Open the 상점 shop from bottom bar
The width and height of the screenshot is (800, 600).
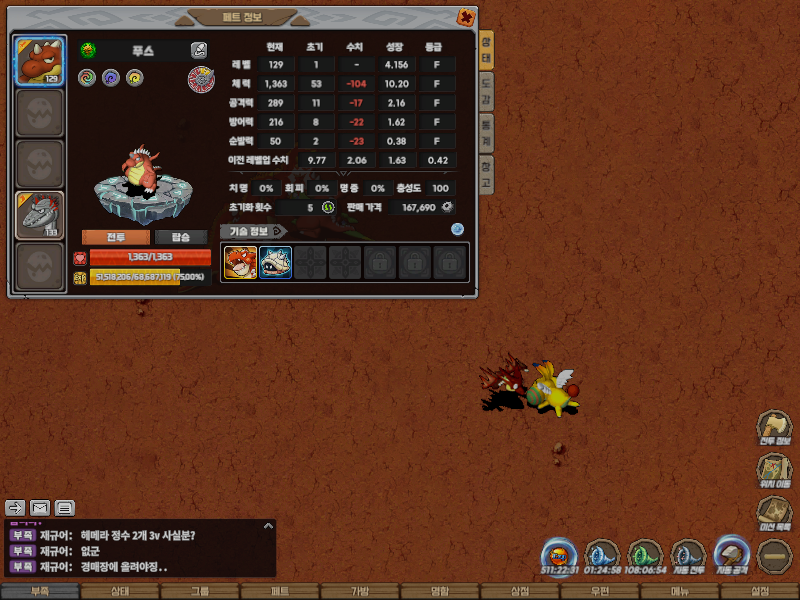click(x=520, y=592)
